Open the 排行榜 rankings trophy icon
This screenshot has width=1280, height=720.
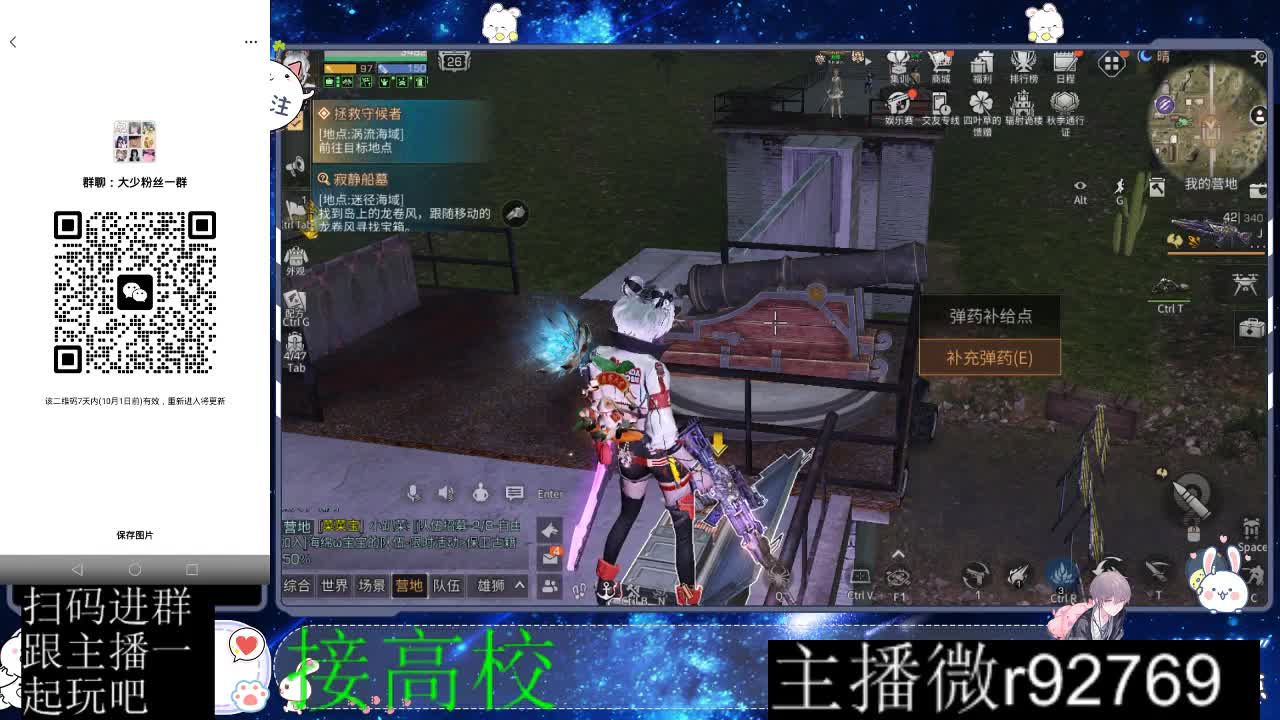[x=1024, y=60]
